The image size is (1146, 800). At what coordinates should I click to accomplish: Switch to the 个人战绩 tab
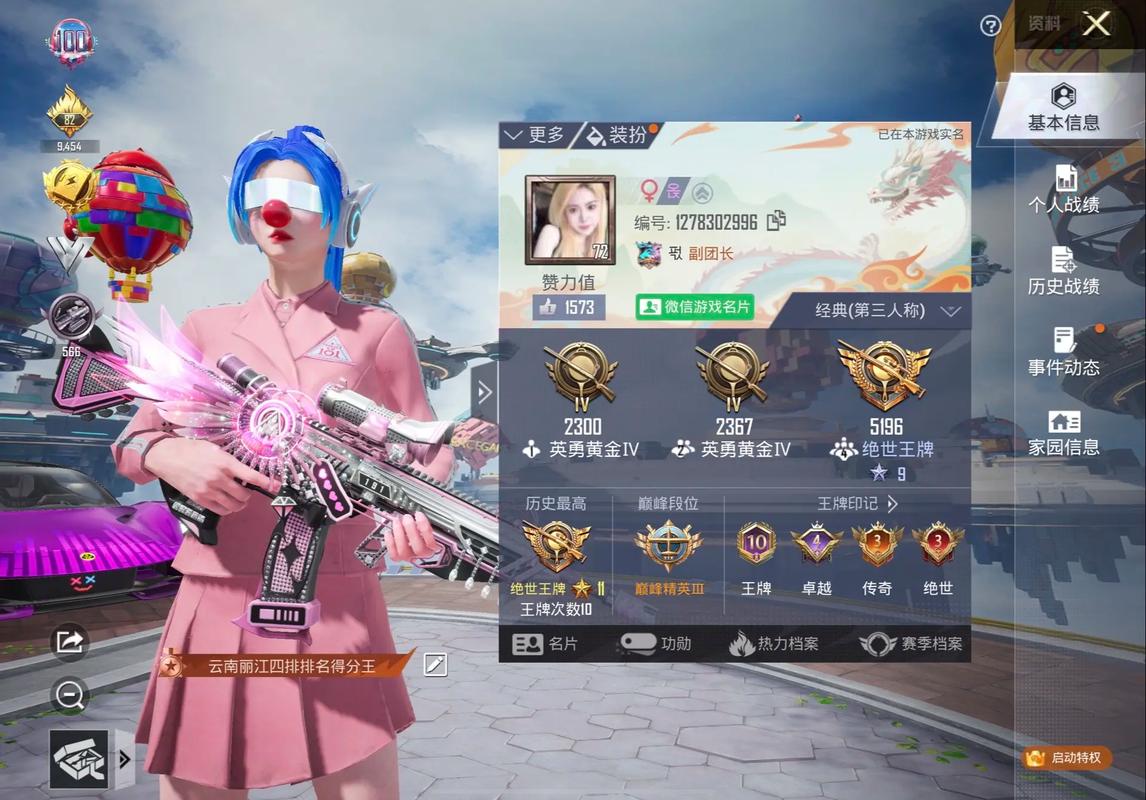click(x=1063, y=190)
